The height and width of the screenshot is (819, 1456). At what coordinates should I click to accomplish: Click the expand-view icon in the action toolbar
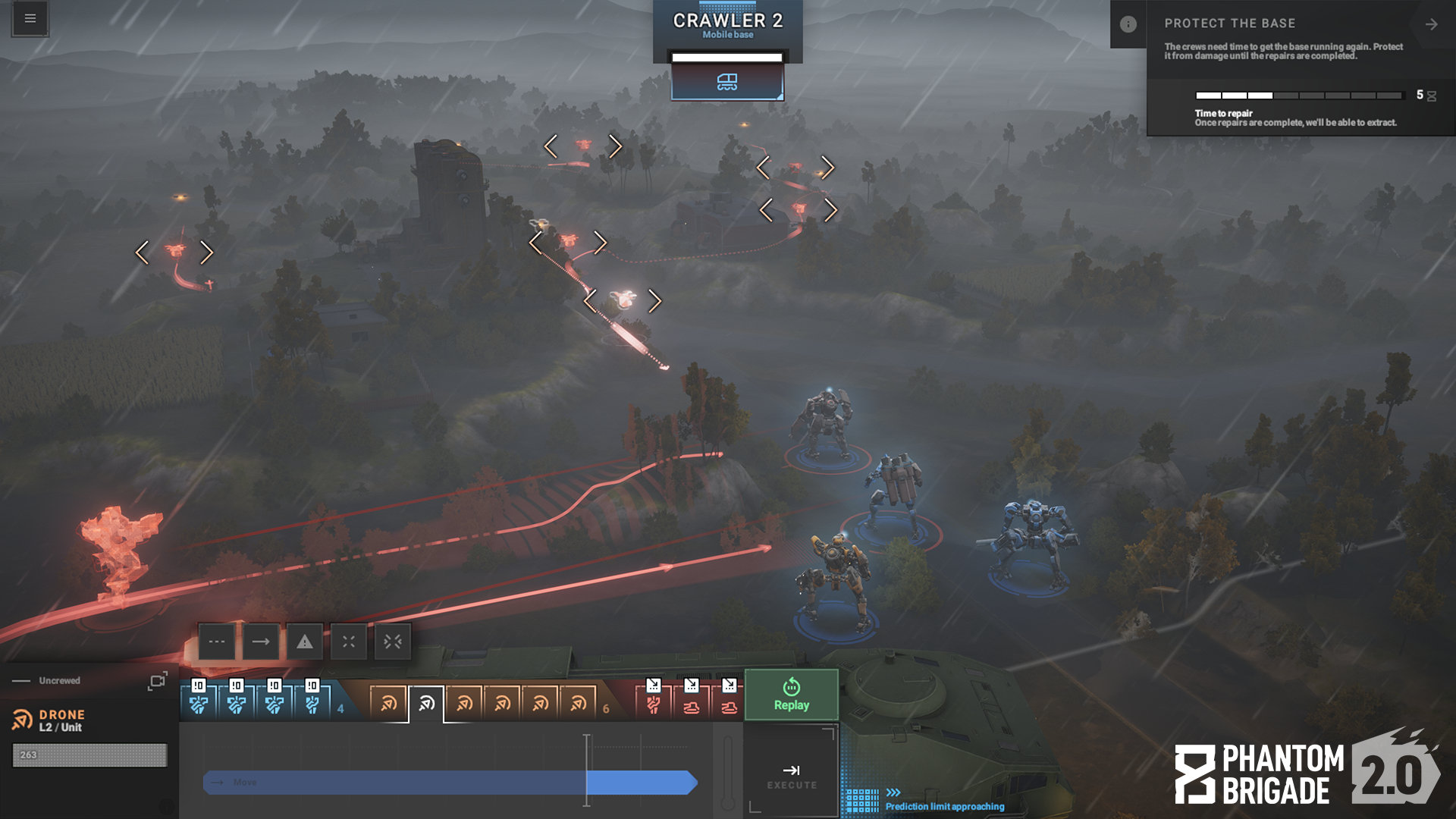tap(348, 642)
